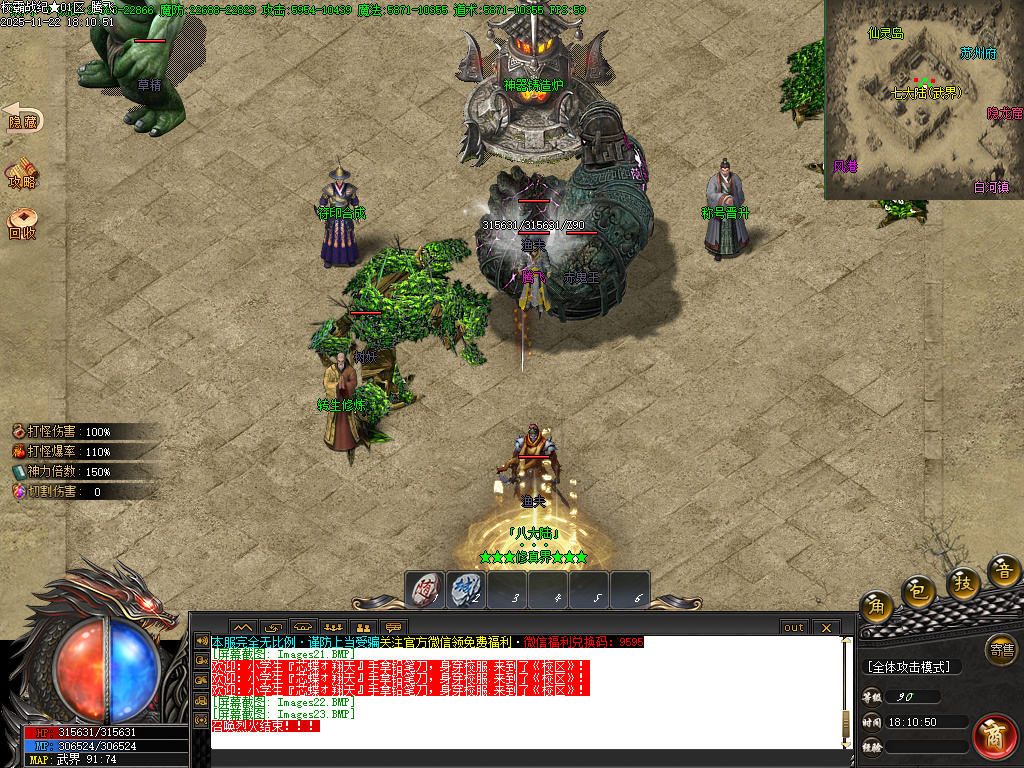Open the 回收 recycle coin icon
The height and width of the screenshot is (768, 1024).
22,224
